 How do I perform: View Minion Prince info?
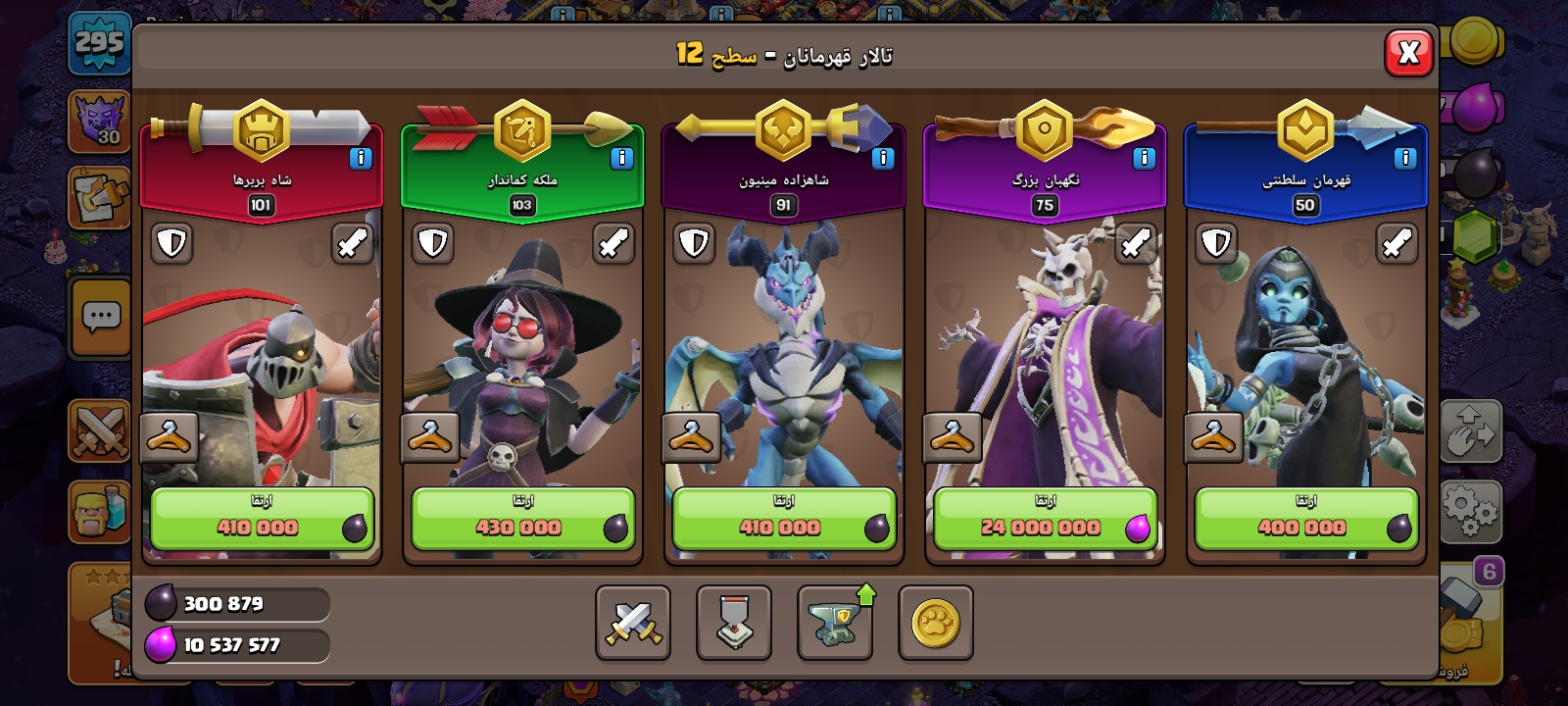(x=883, y=158)
